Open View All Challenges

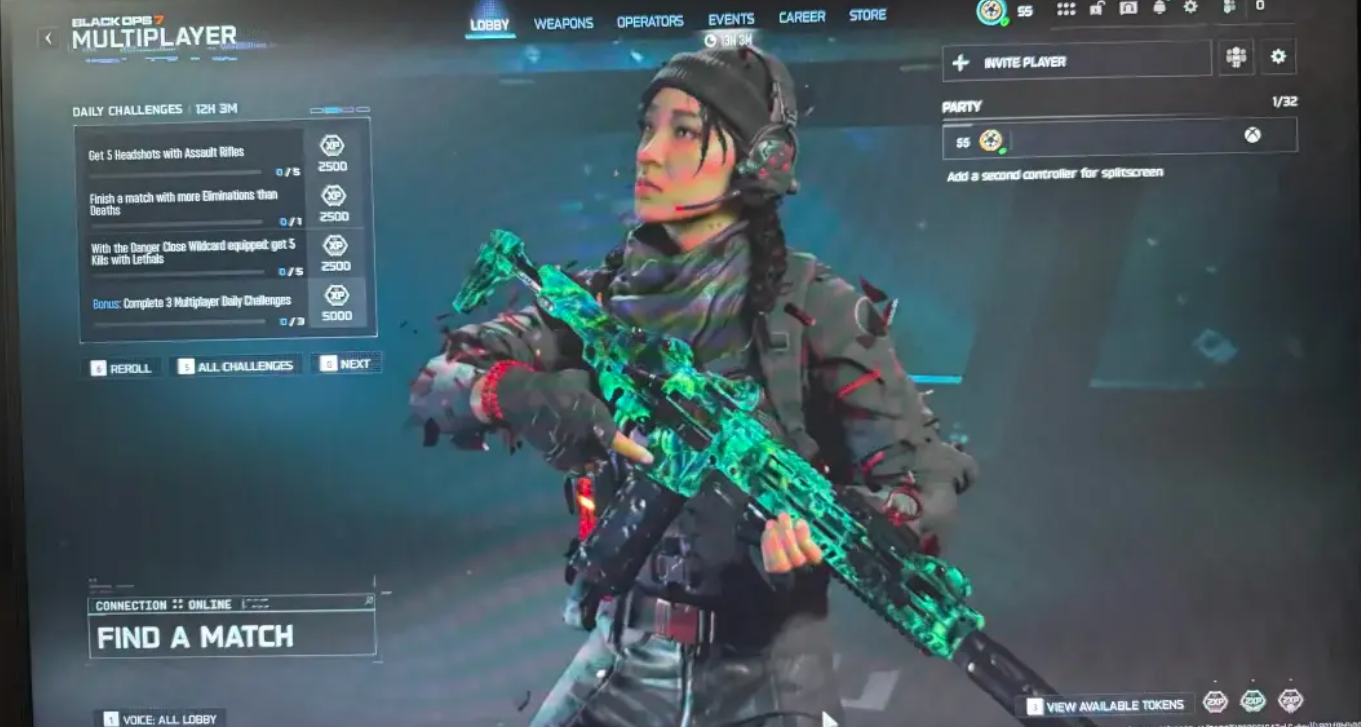coord(236,365)
